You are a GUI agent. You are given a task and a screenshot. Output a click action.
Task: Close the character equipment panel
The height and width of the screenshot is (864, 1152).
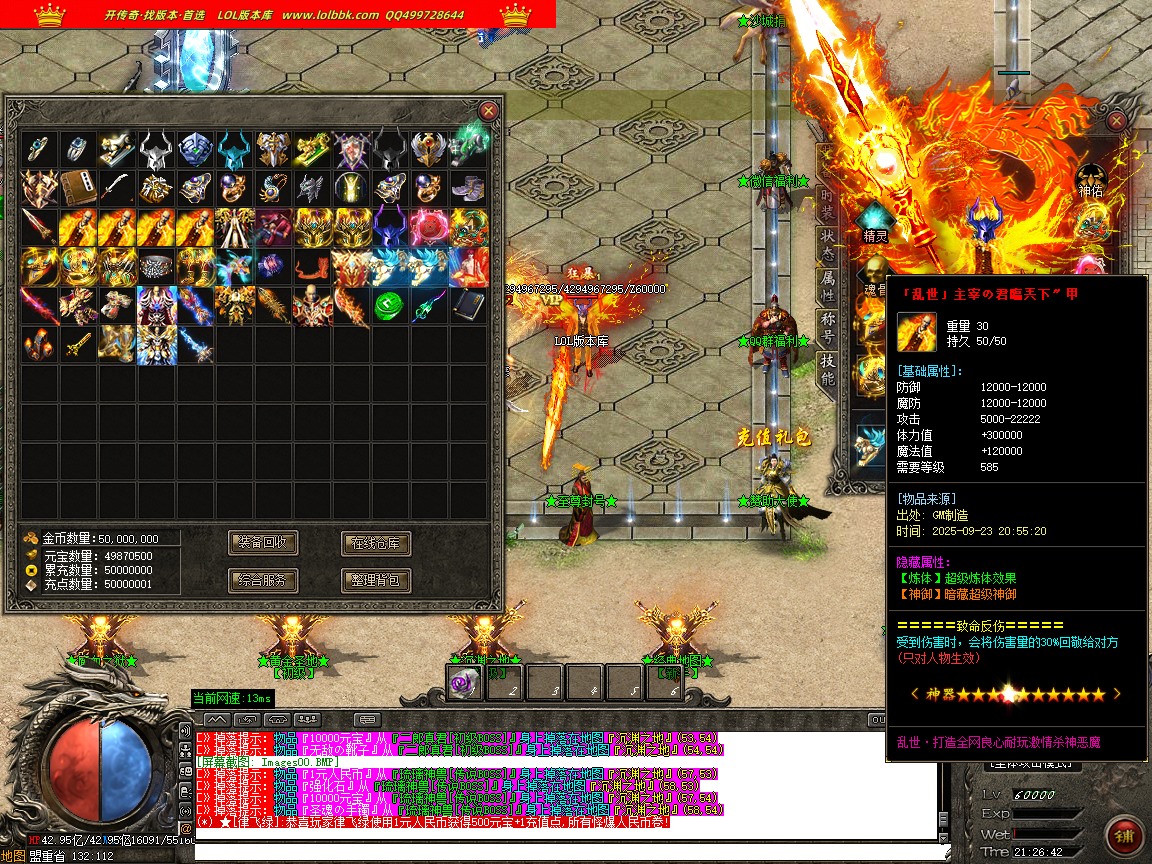pyautogui.click(x=1117, y=121)
